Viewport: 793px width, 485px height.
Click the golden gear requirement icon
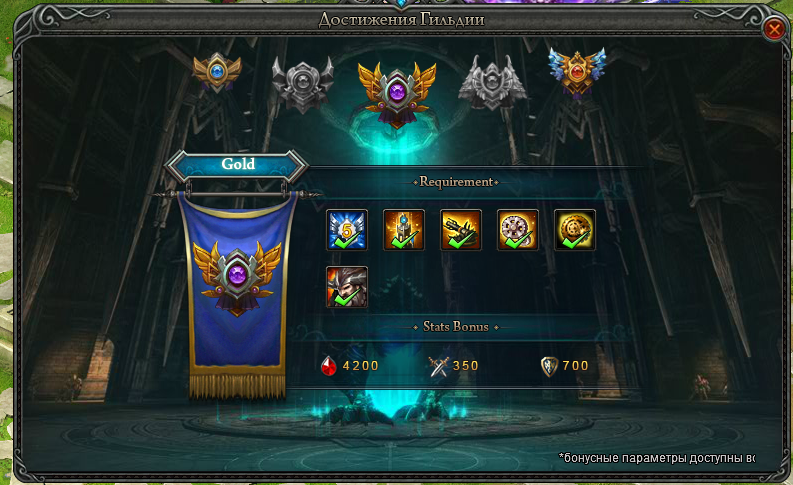pos(575,230)
